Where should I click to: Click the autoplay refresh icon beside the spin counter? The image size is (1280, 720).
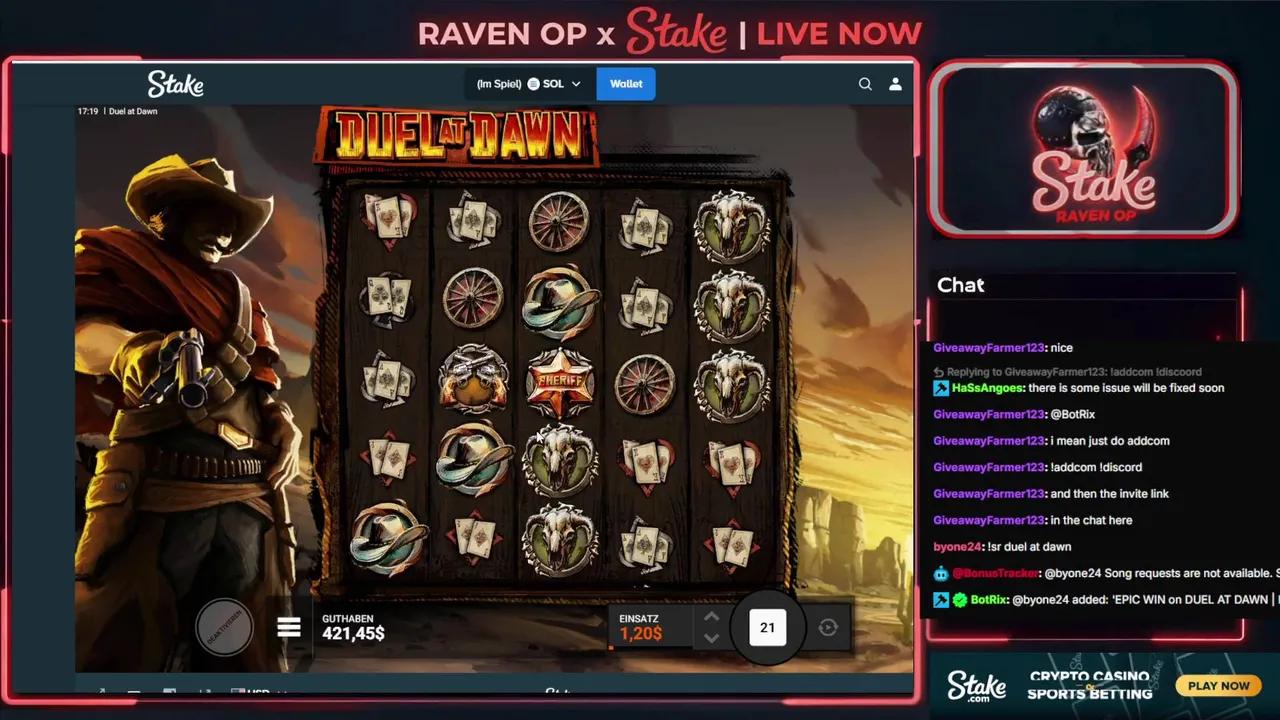[x=828, y=627]
